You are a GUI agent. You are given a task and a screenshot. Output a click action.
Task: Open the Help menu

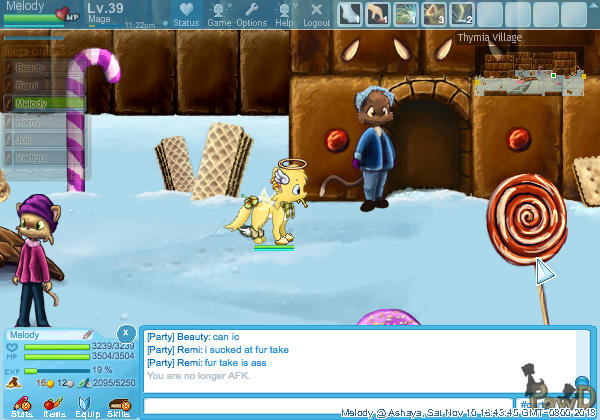pyautogui.click(x=284, y=14)
